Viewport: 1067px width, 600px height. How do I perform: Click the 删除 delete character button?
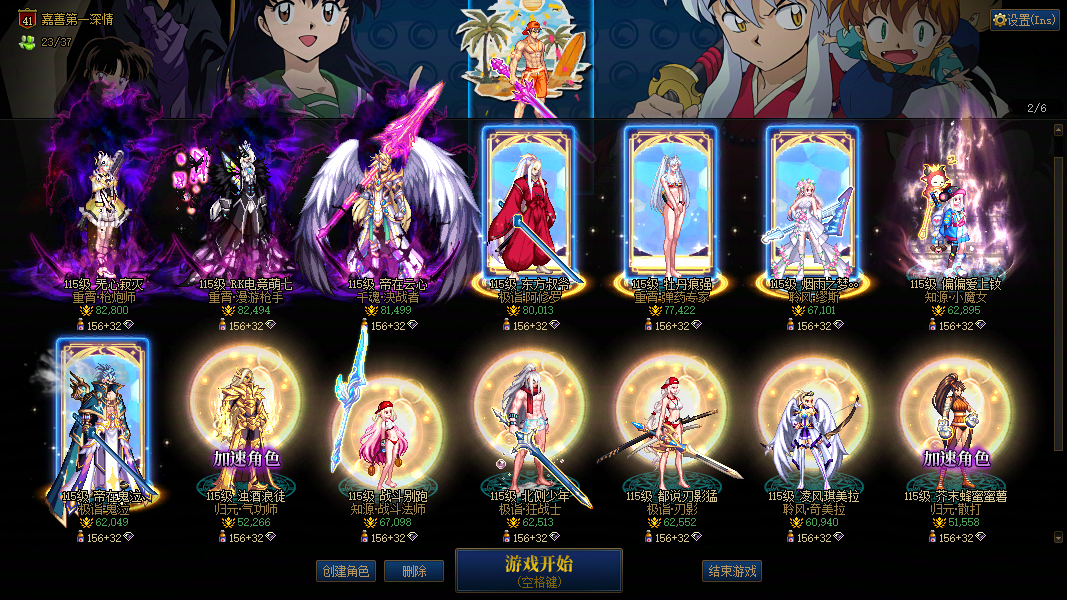coord(414,571)
